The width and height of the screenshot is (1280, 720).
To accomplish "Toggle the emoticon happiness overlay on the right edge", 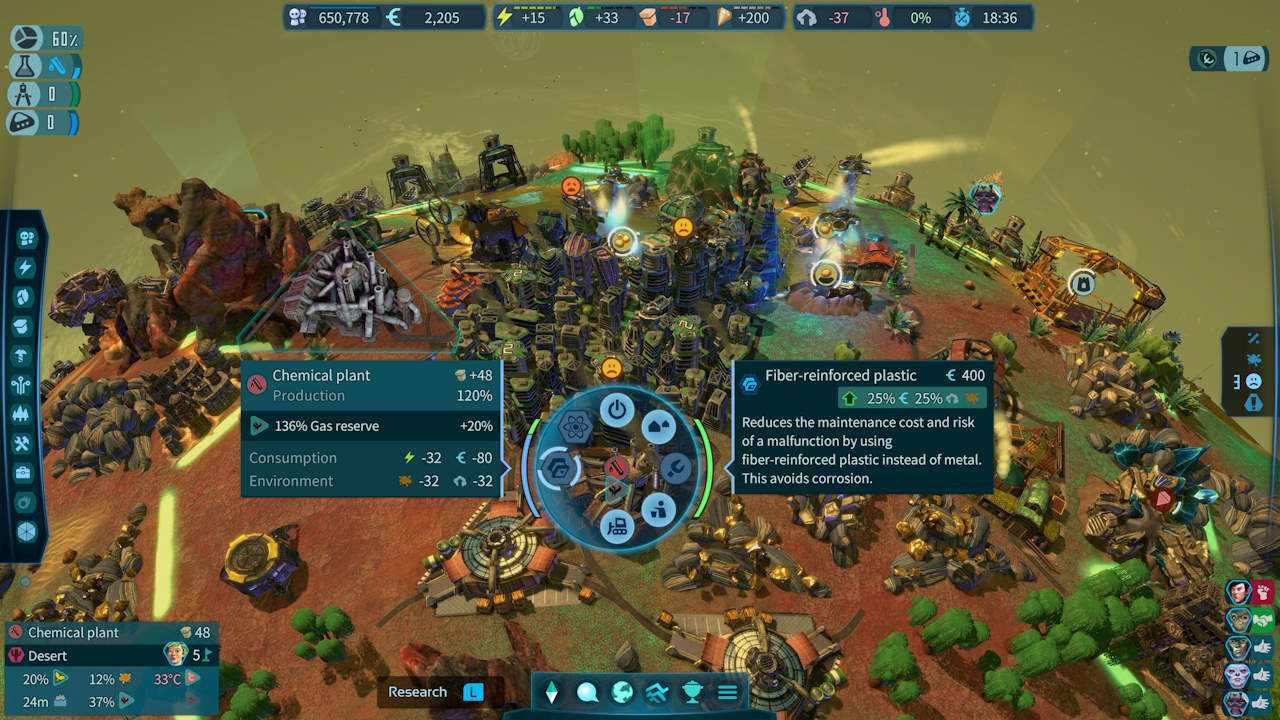I will coord(1253,381).
